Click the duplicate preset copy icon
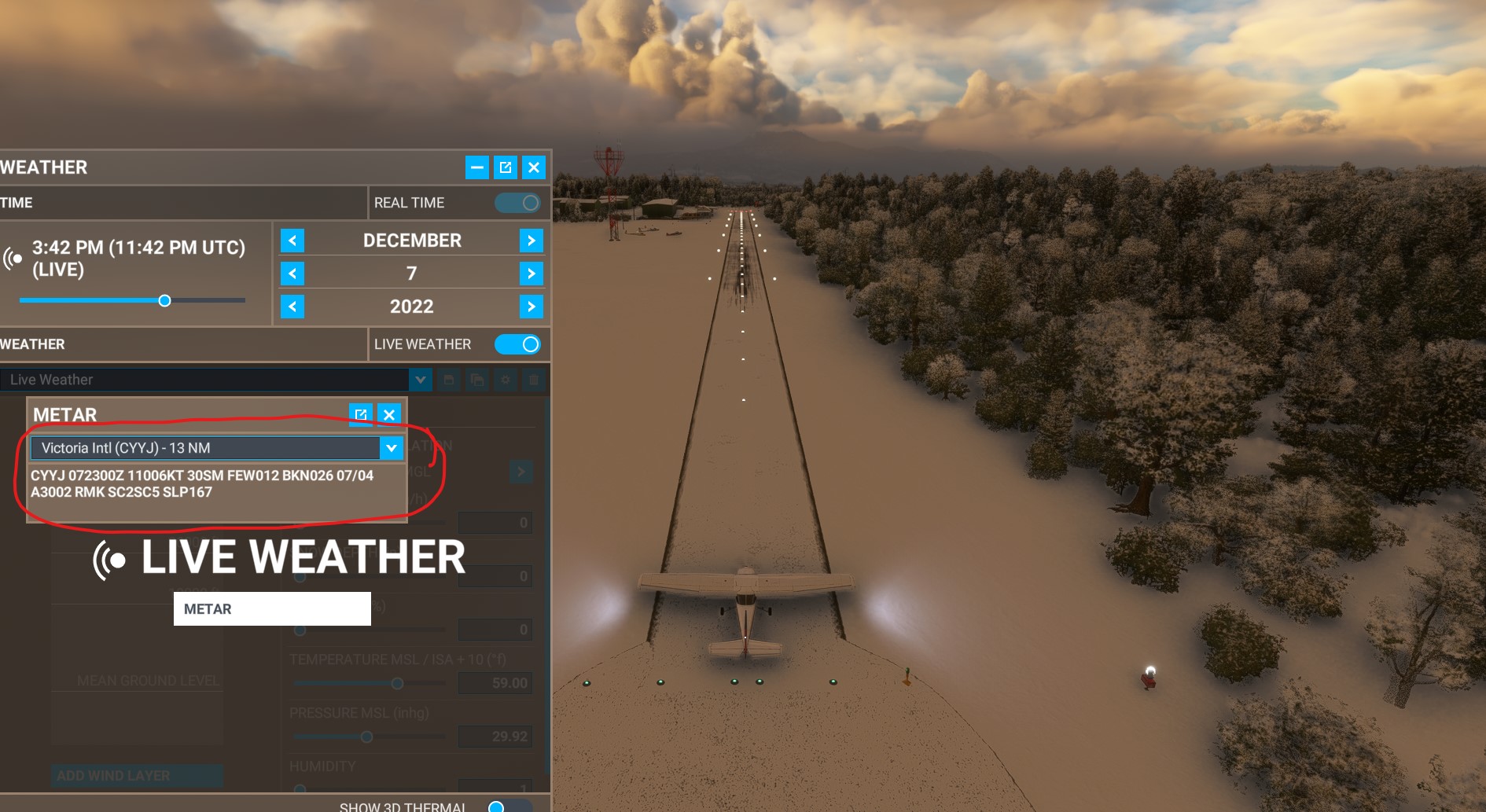Screen dimensions: 1486x812 coord(476,380)
